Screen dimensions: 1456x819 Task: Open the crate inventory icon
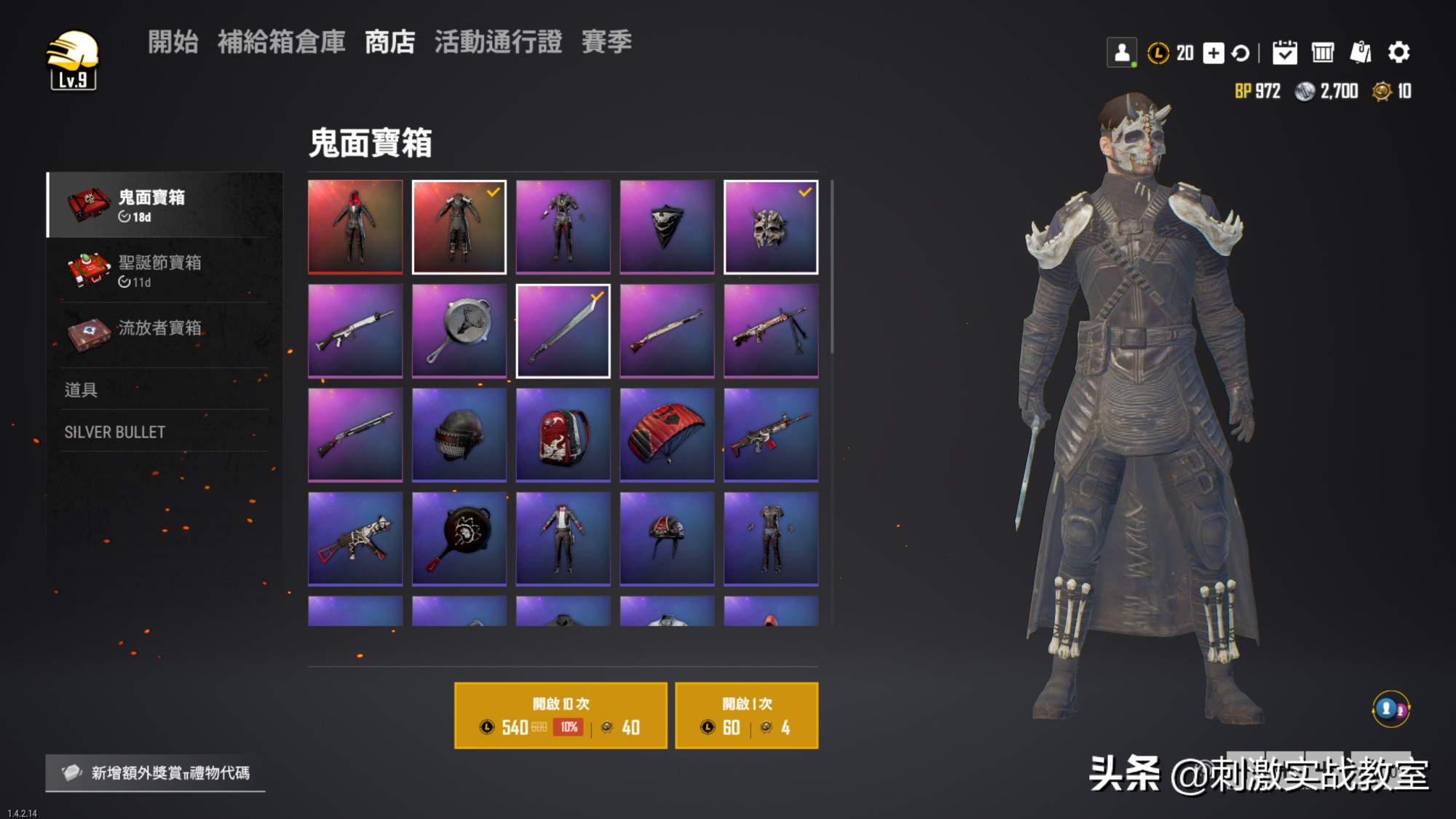(1323, 53)
